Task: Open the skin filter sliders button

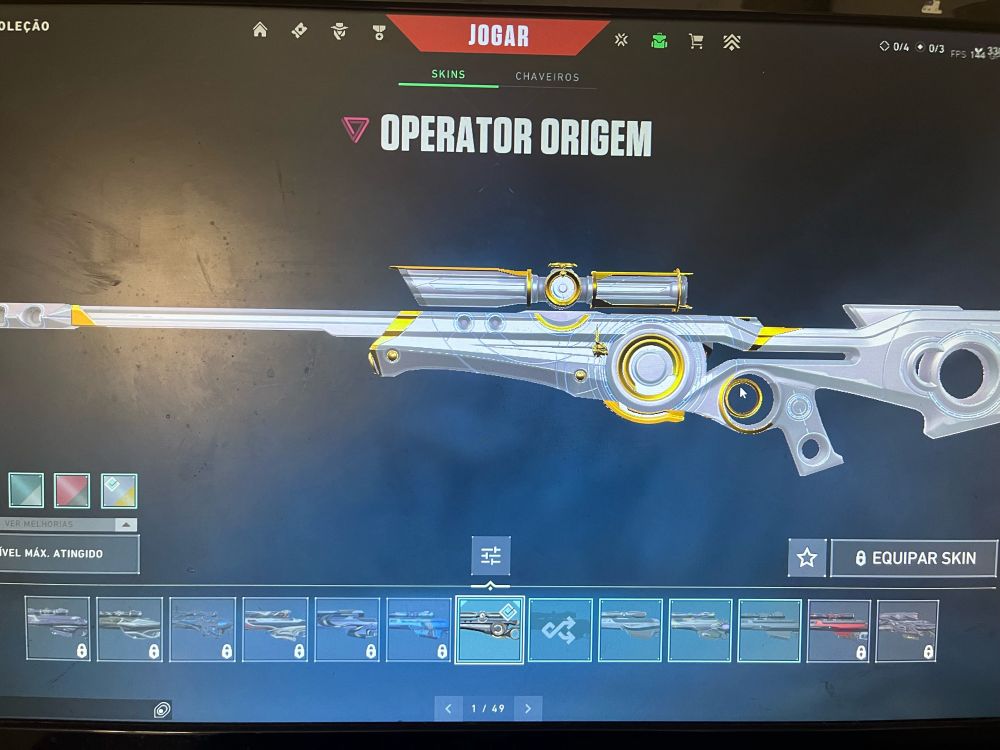Action: pyautogui.click(x=490, y=556)
